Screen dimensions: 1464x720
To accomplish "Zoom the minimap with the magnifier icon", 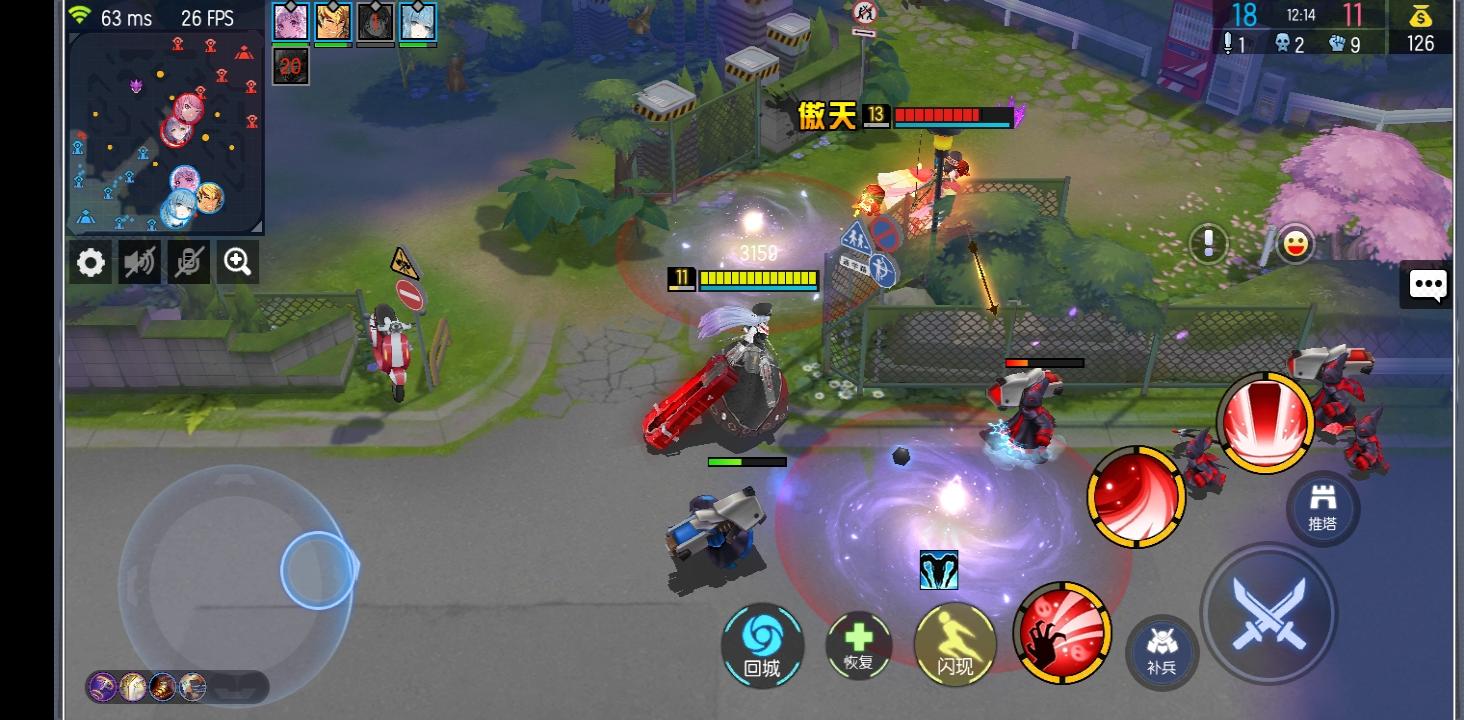I will coord(236,262).
